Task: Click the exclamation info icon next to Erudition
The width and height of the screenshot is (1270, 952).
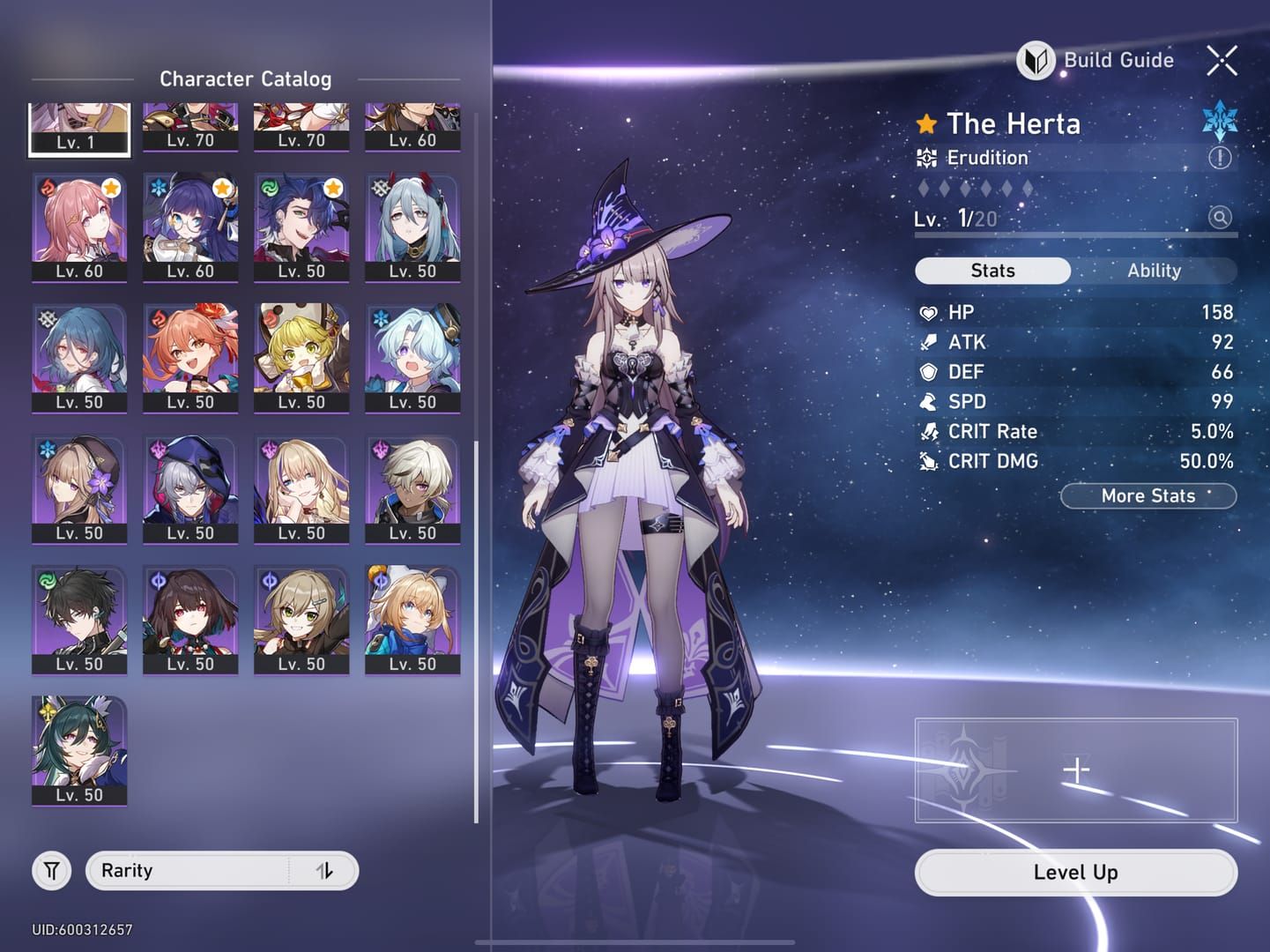Action: (x=1219, y=159)
